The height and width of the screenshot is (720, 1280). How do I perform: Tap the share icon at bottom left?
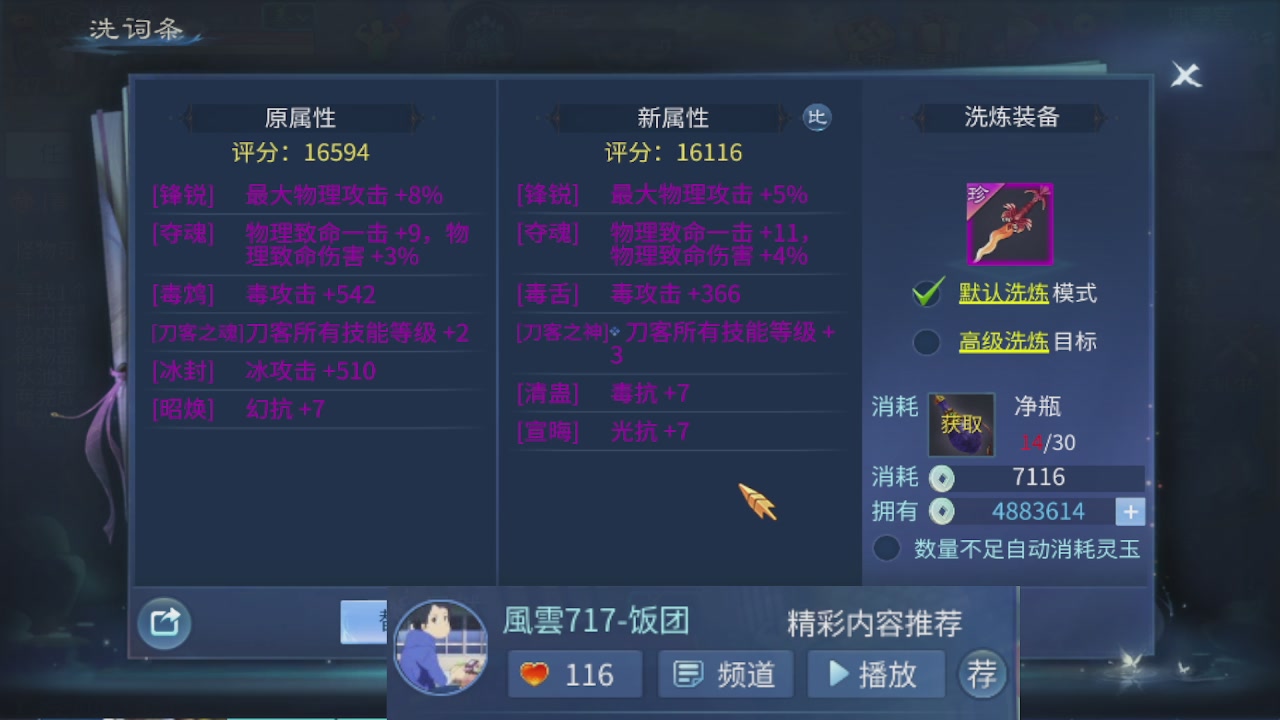tap(163, 622)
